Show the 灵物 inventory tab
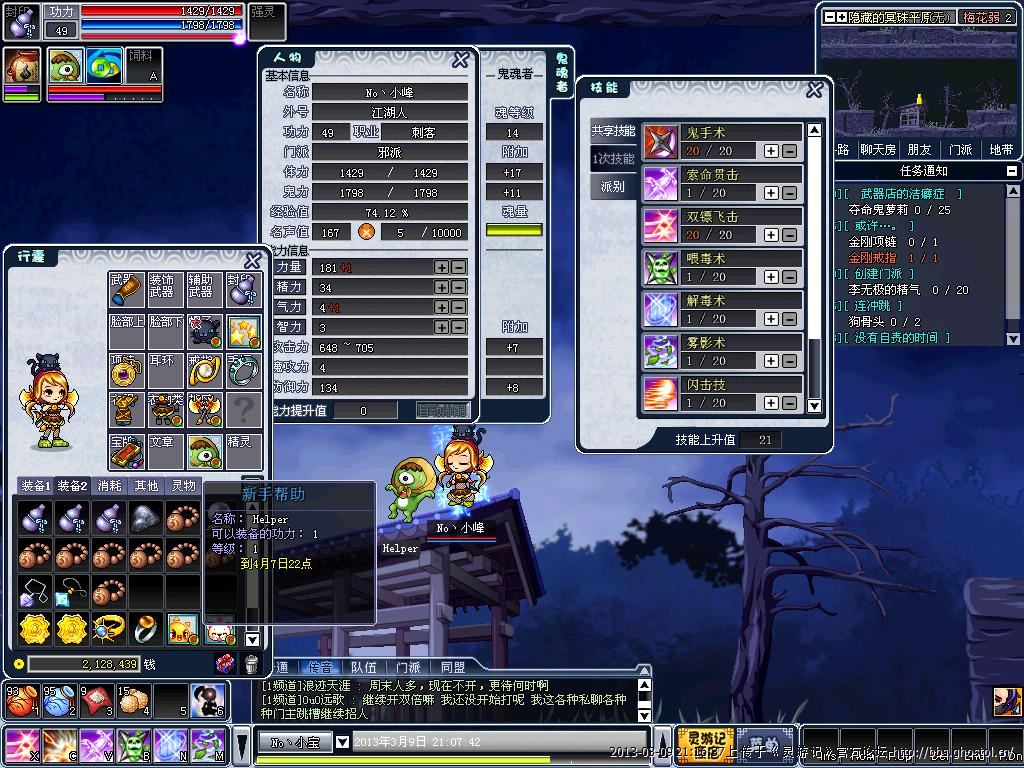 point(183,486)
